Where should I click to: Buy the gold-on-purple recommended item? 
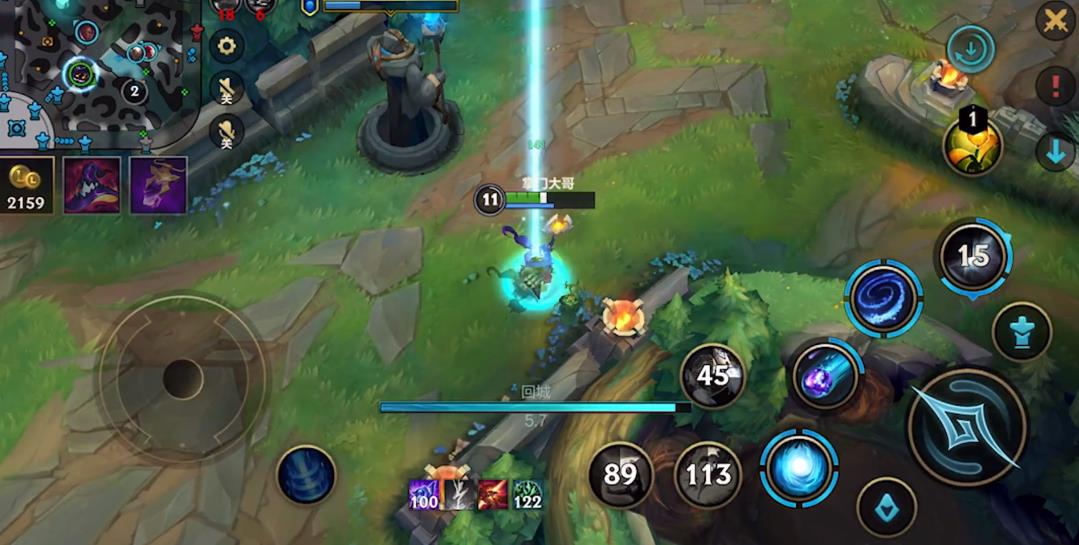point(158,185)
